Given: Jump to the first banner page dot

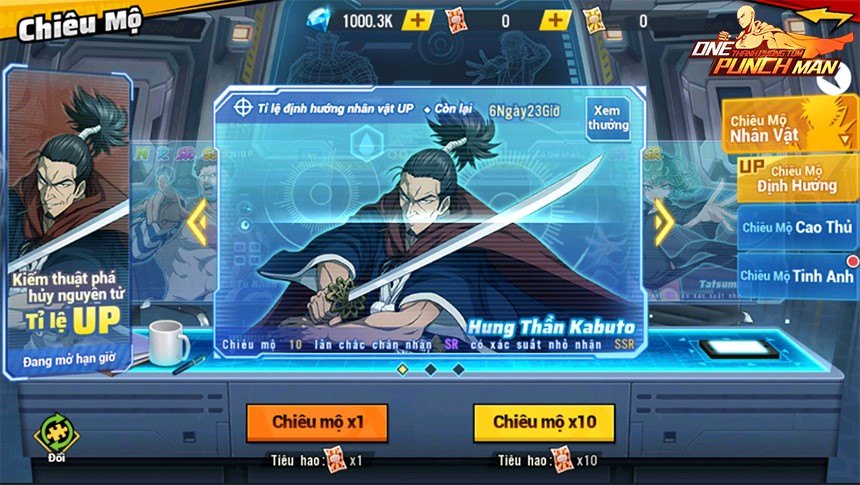Looking at the screenshot, I should (x=402, y=369).
